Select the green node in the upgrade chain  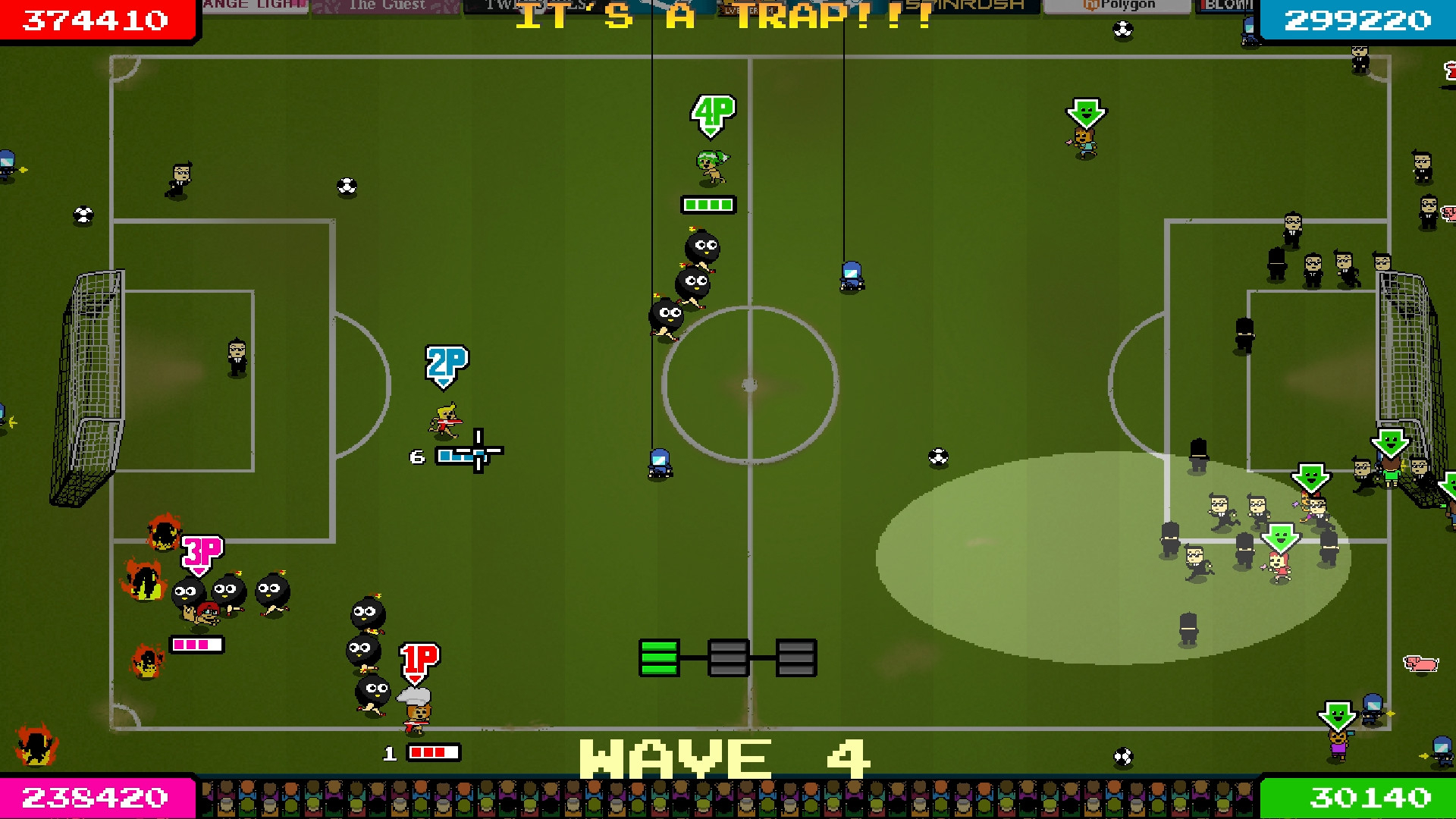pyautogui.click(x=659, y=657)
